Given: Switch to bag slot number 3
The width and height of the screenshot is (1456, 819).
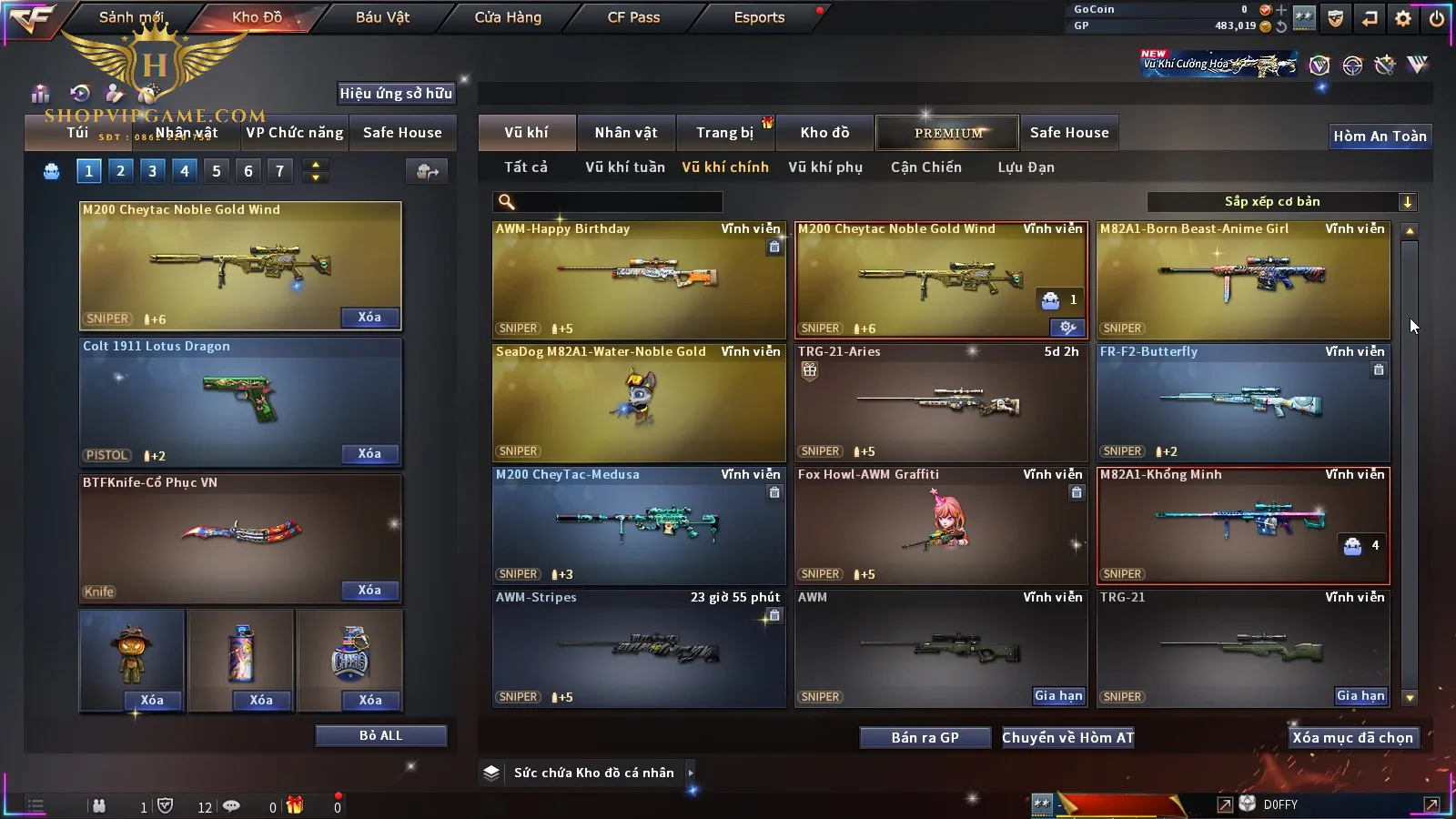Looking at the screenshot, I should tap(152, 171).
